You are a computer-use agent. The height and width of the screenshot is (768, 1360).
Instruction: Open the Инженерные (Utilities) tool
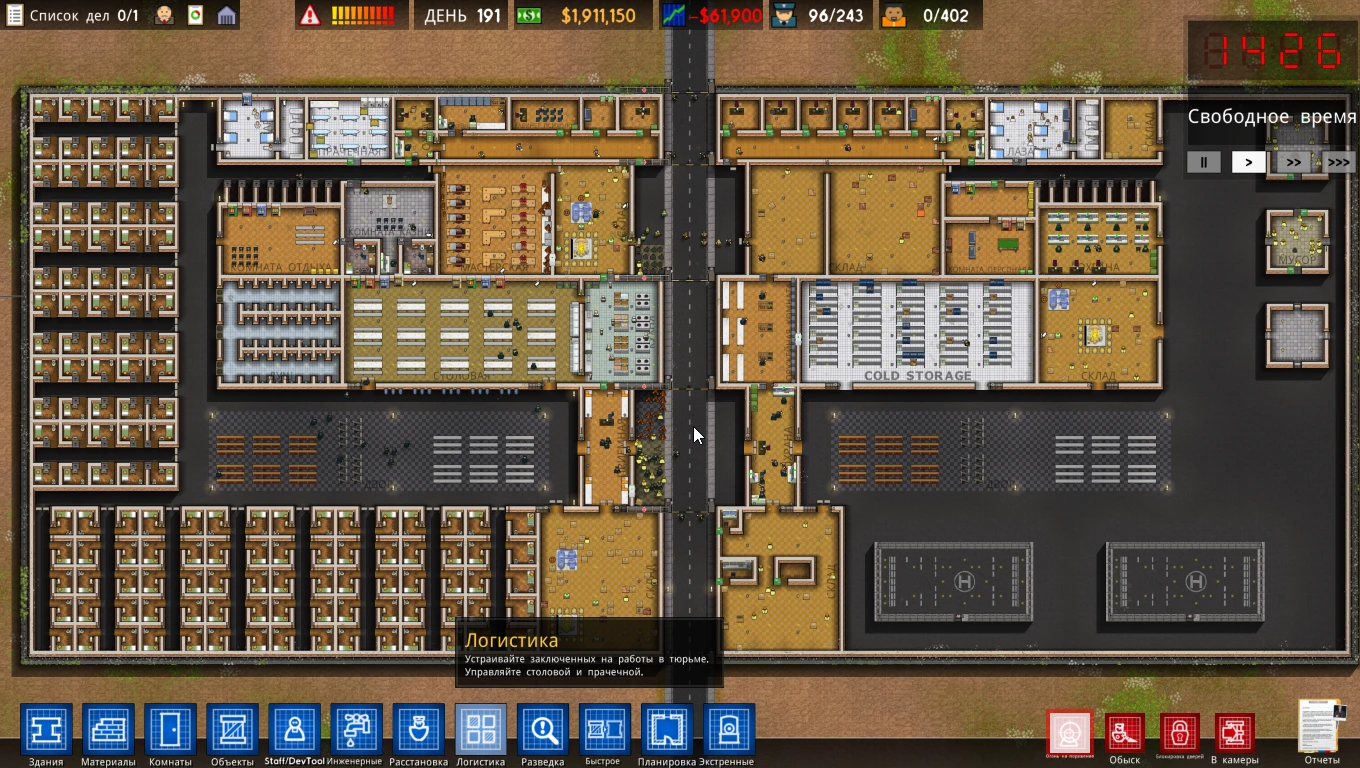356,730
